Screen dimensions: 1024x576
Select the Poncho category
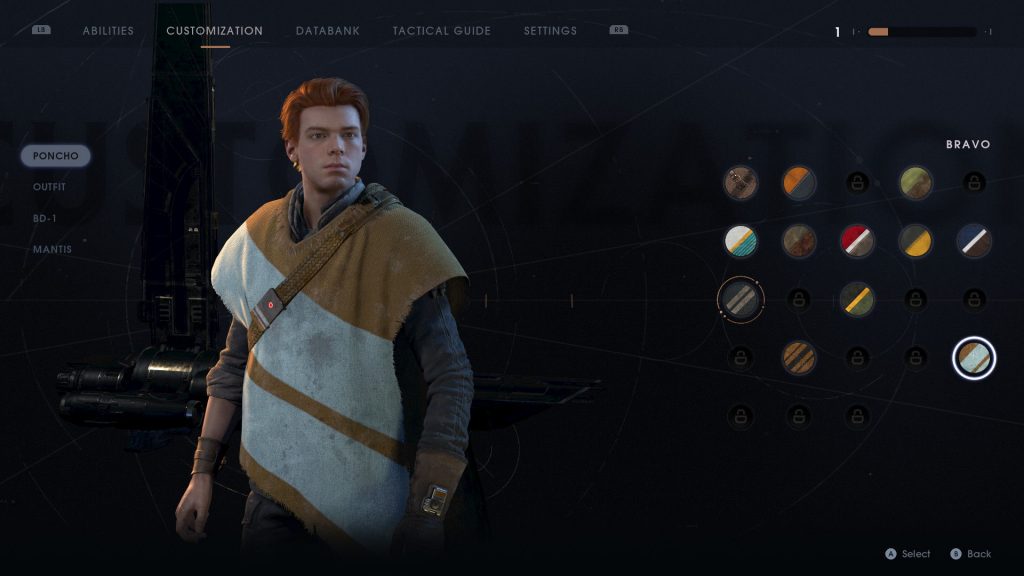point(55,156)
